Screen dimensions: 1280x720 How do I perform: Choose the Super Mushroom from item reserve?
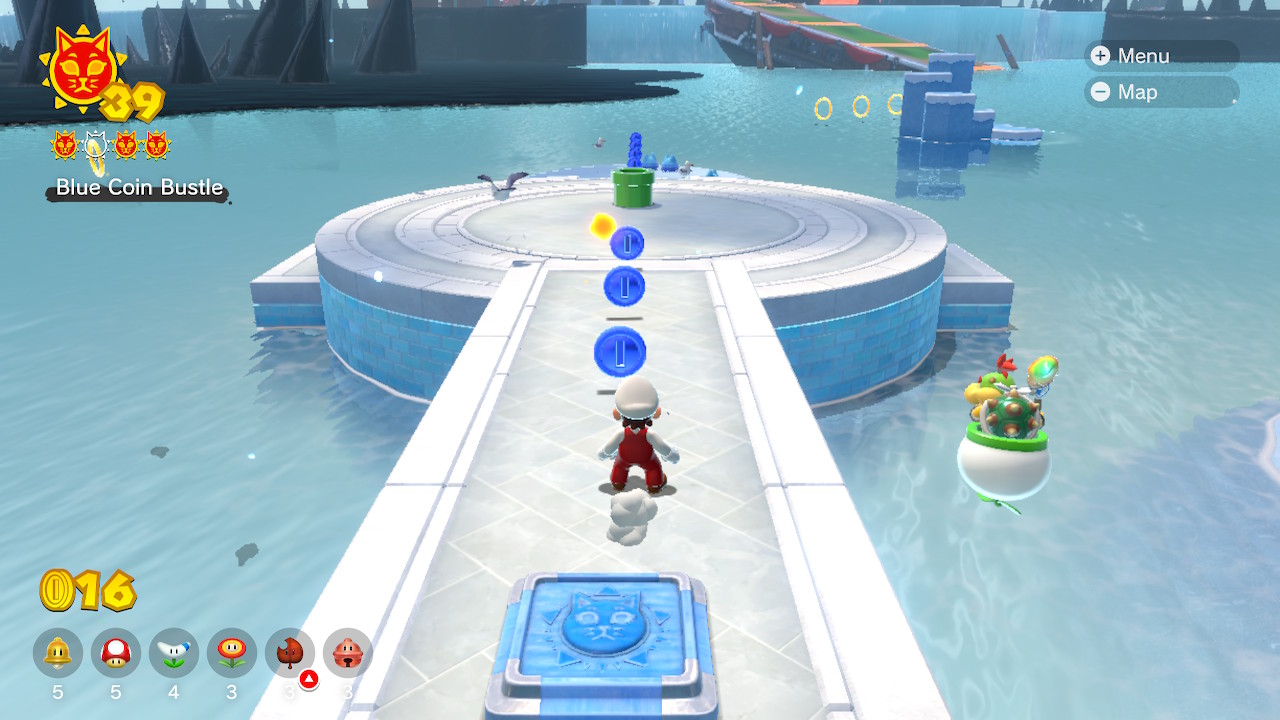coord(116,653)
